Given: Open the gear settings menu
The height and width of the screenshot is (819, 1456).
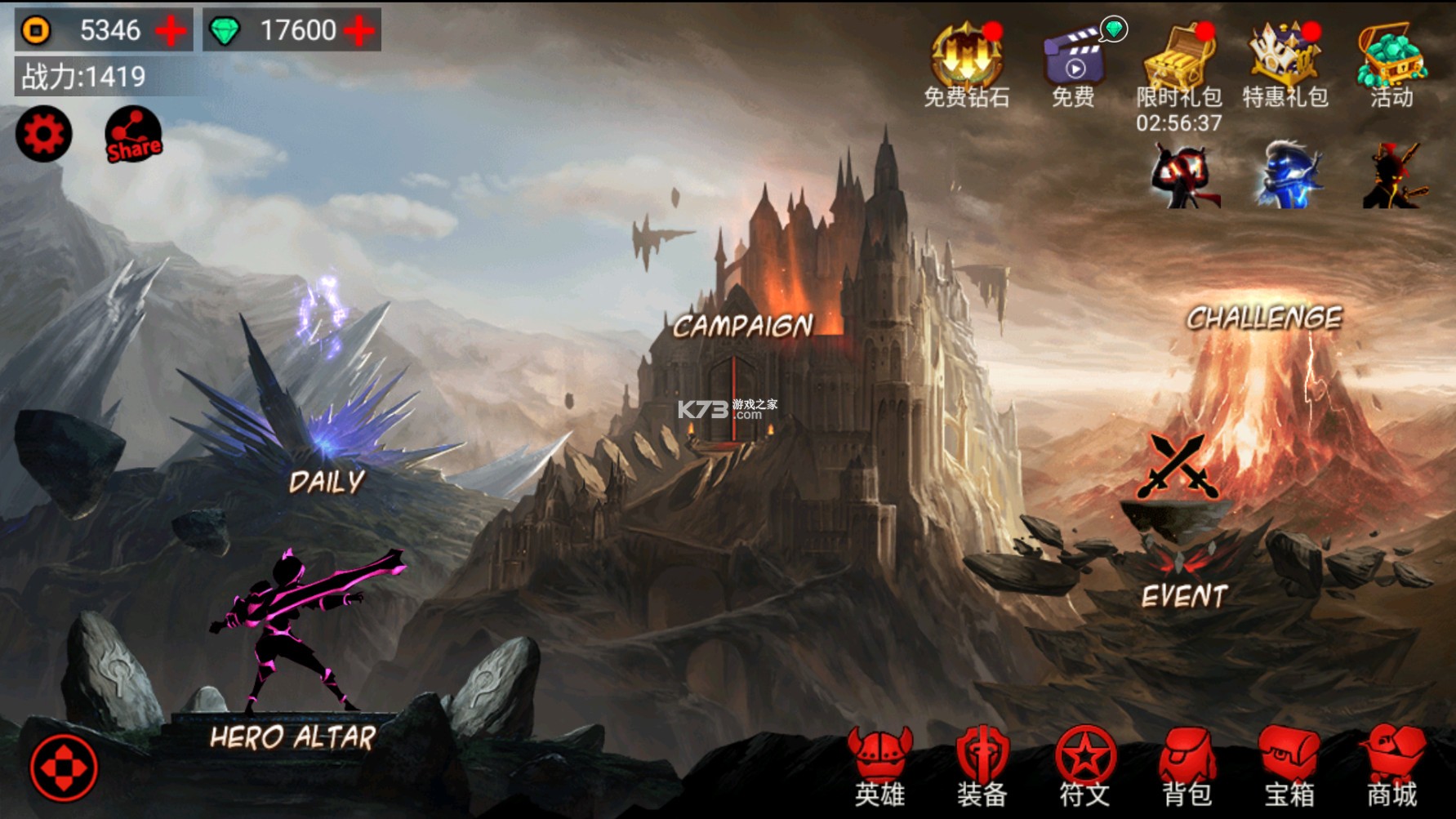Looking at the screenshot, I should tap(44, 134).
